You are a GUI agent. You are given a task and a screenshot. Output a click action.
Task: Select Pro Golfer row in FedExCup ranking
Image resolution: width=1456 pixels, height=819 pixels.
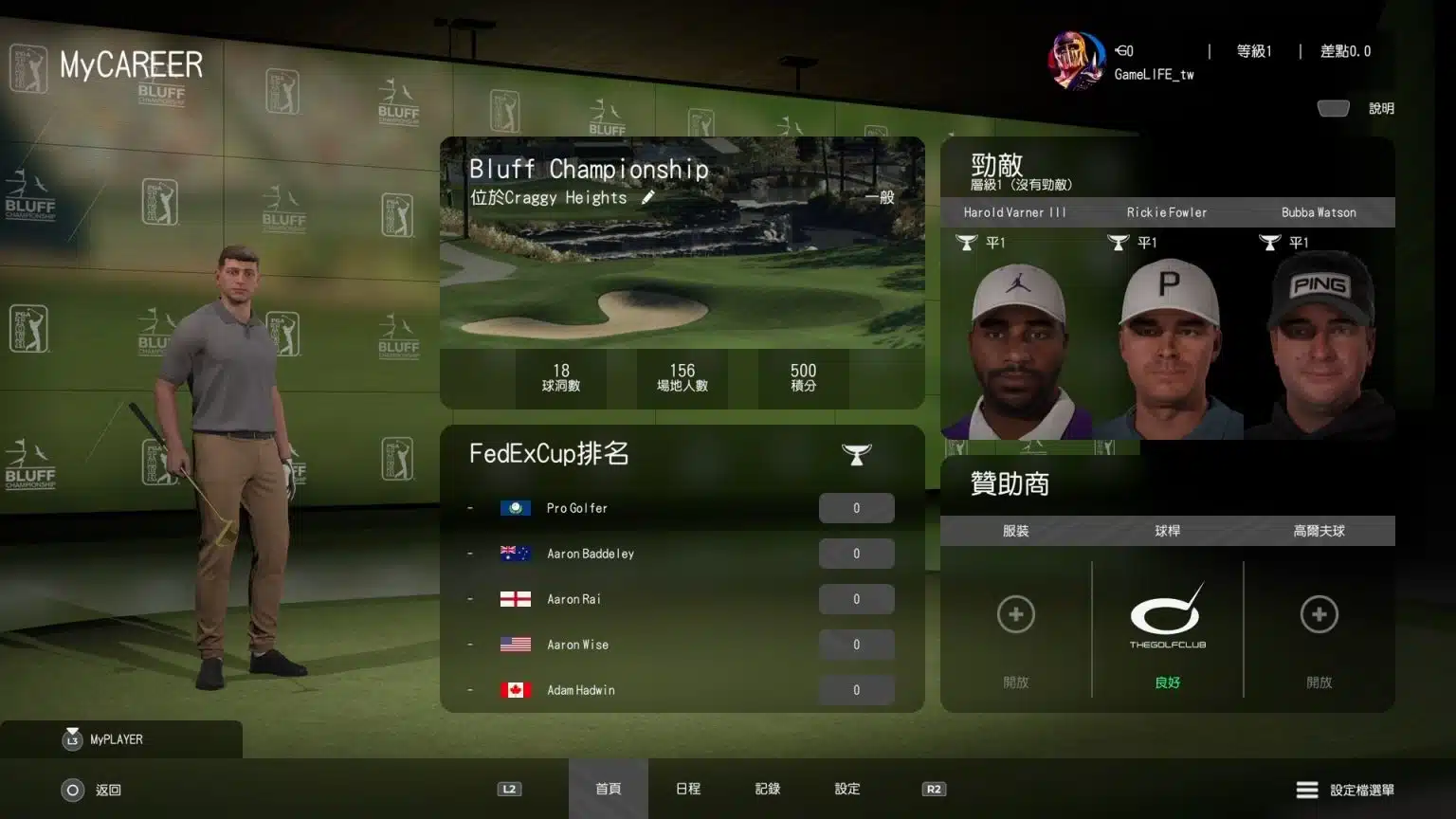point(682,508)
